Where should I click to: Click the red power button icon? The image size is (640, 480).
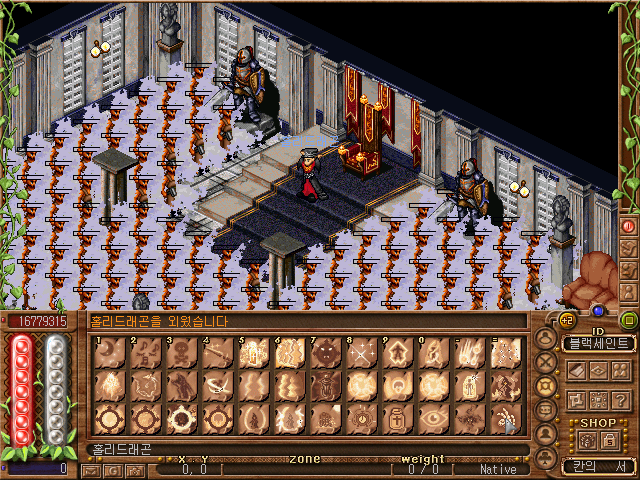629,226
